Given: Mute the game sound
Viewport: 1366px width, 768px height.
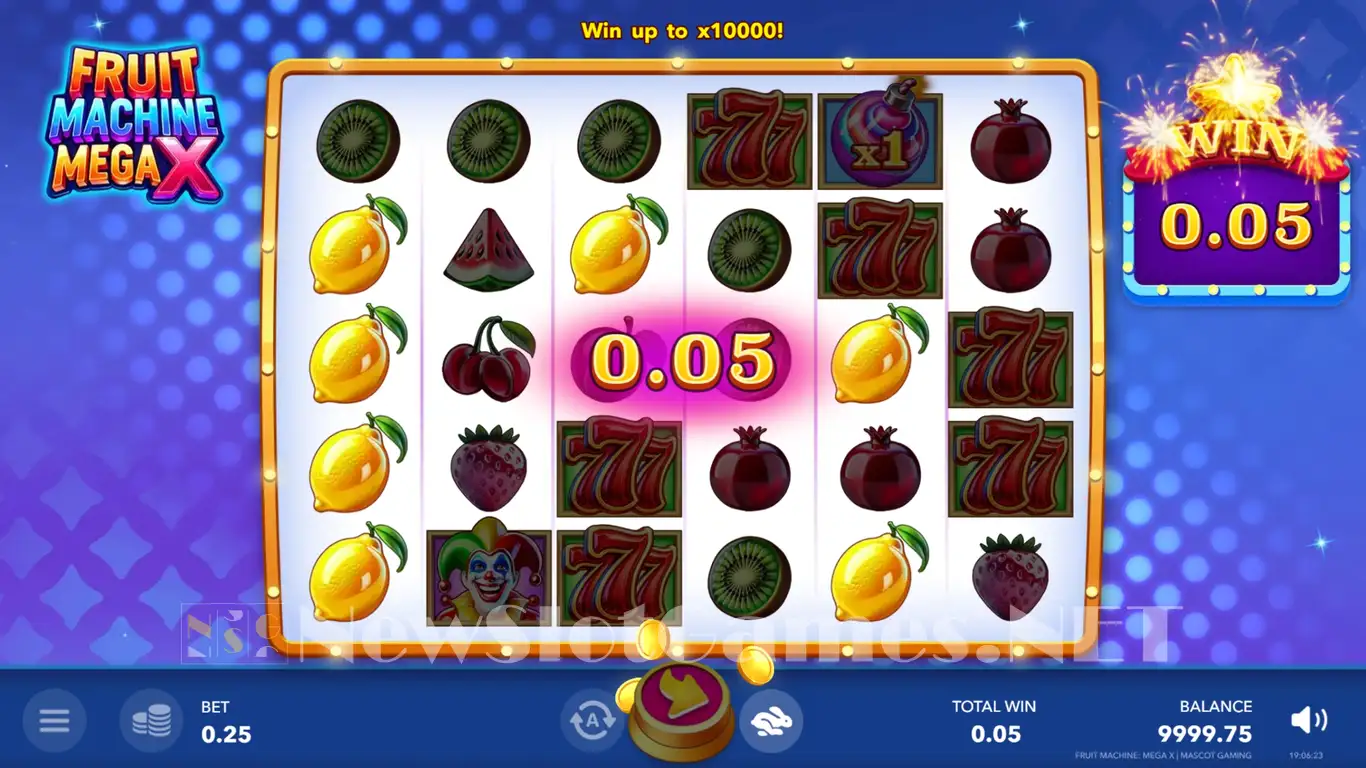Looking at the screenshot, I should (1308, 720).
